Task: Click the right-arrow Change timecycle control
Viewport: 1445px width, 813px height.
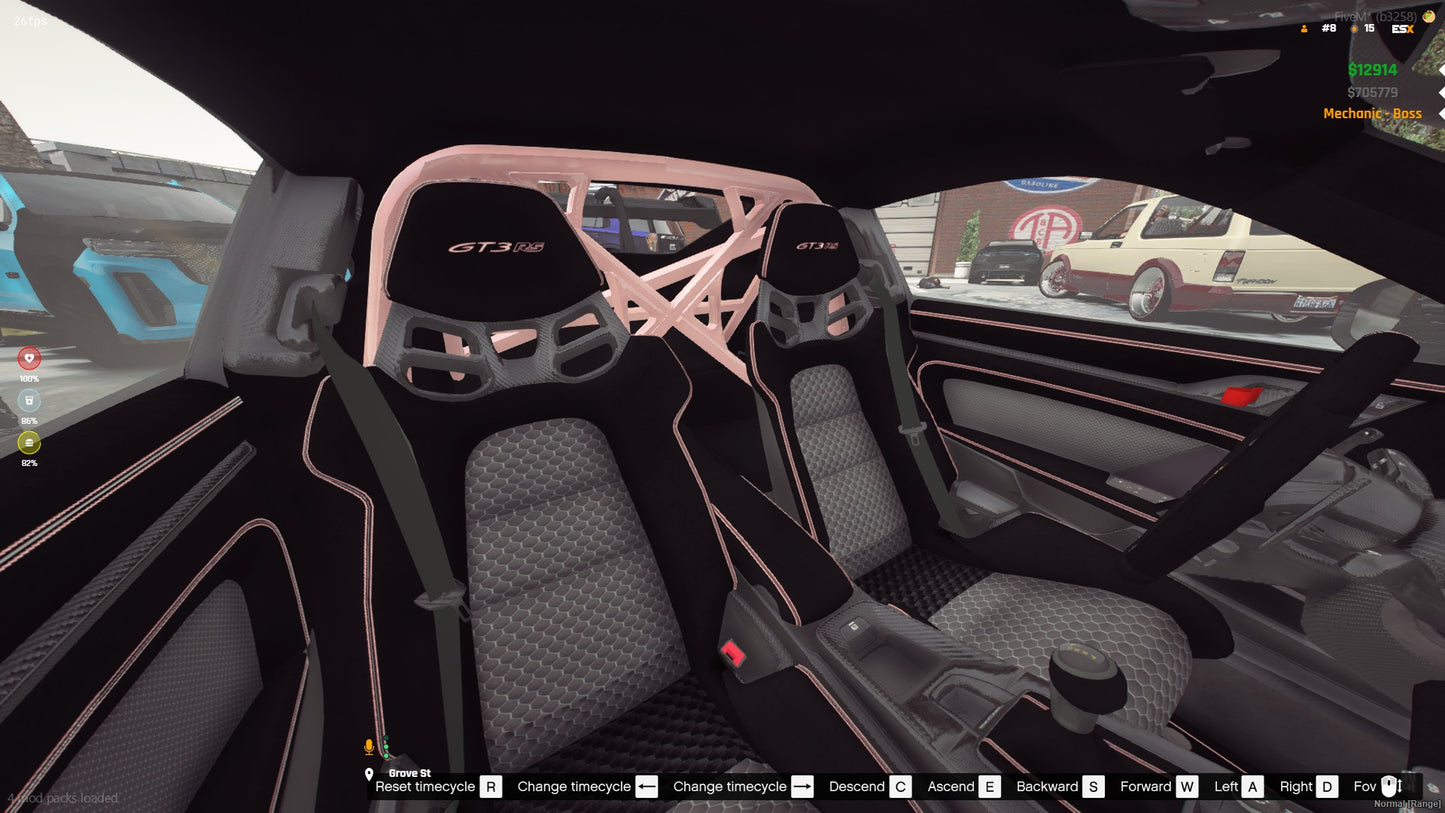Action: click(x=802, y=786)
